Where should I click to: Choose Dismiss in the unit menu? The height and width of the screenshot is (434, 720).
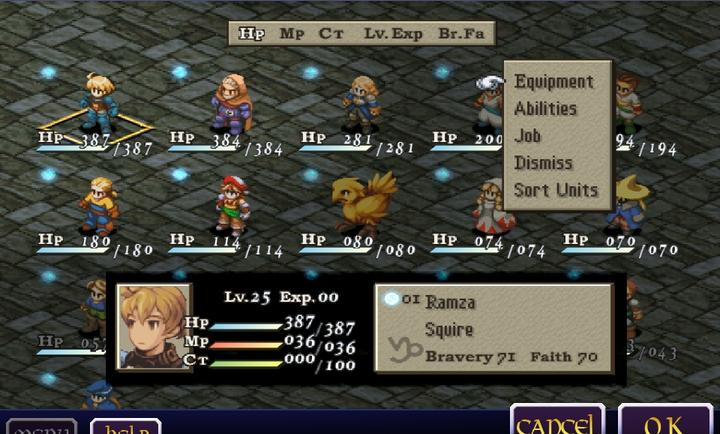(543, 163)
